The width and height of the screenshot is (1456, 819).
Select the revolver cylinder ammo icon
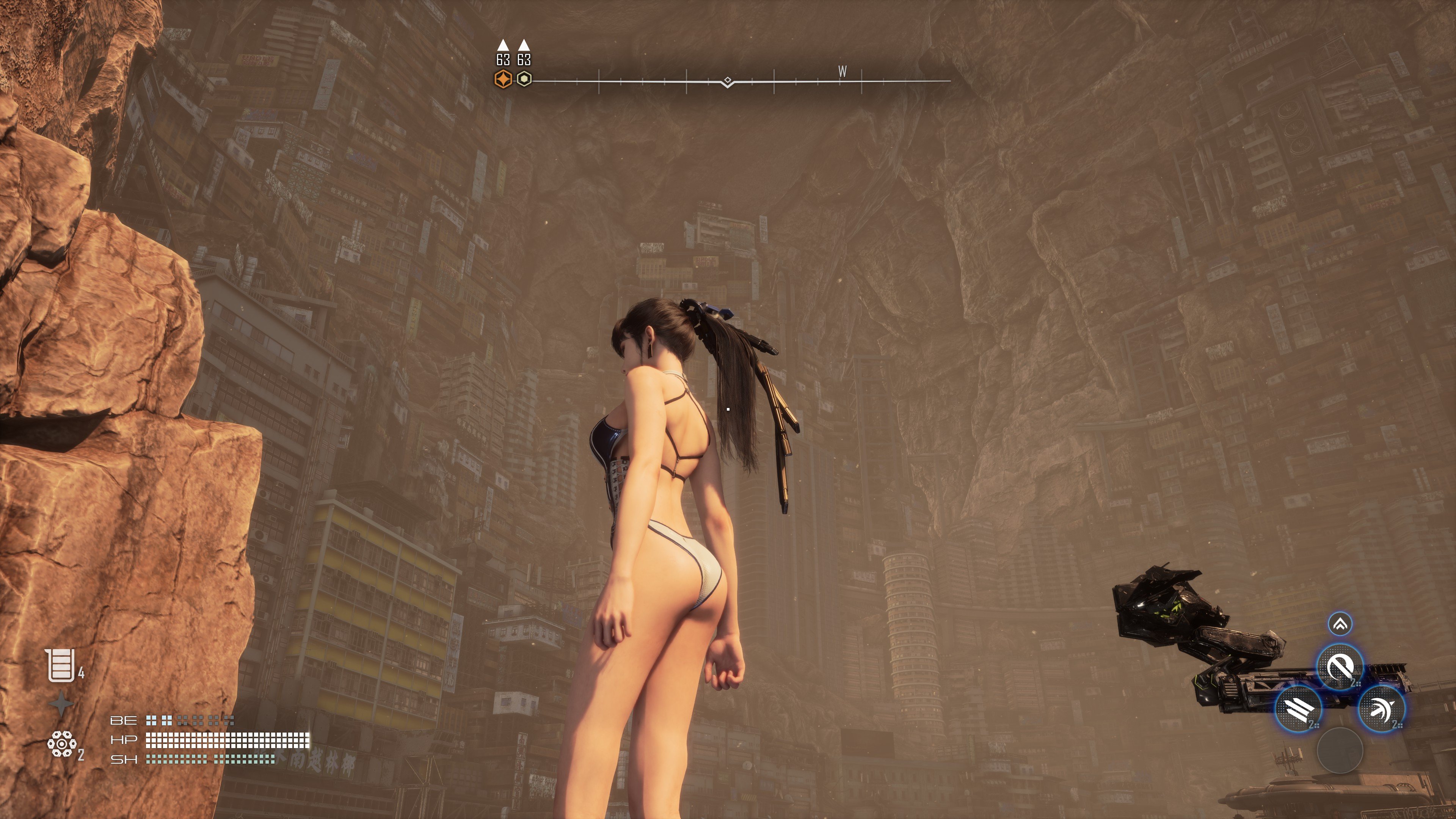tap(61, 744)
